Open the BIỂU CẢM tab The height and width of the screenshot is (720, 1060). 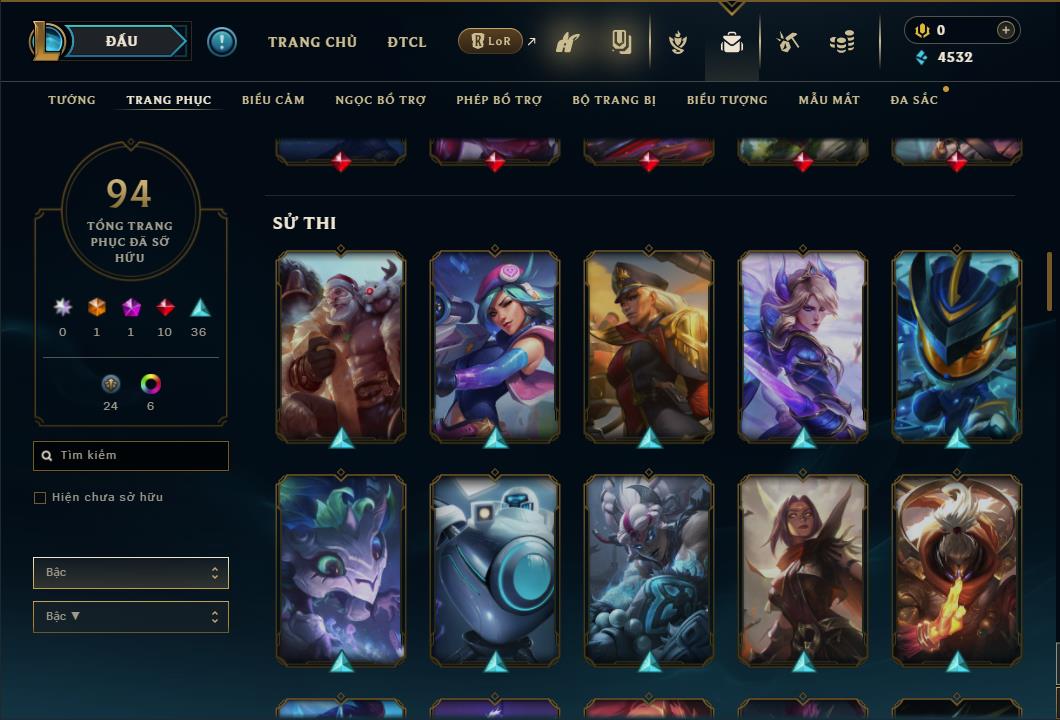coord(273,100)
